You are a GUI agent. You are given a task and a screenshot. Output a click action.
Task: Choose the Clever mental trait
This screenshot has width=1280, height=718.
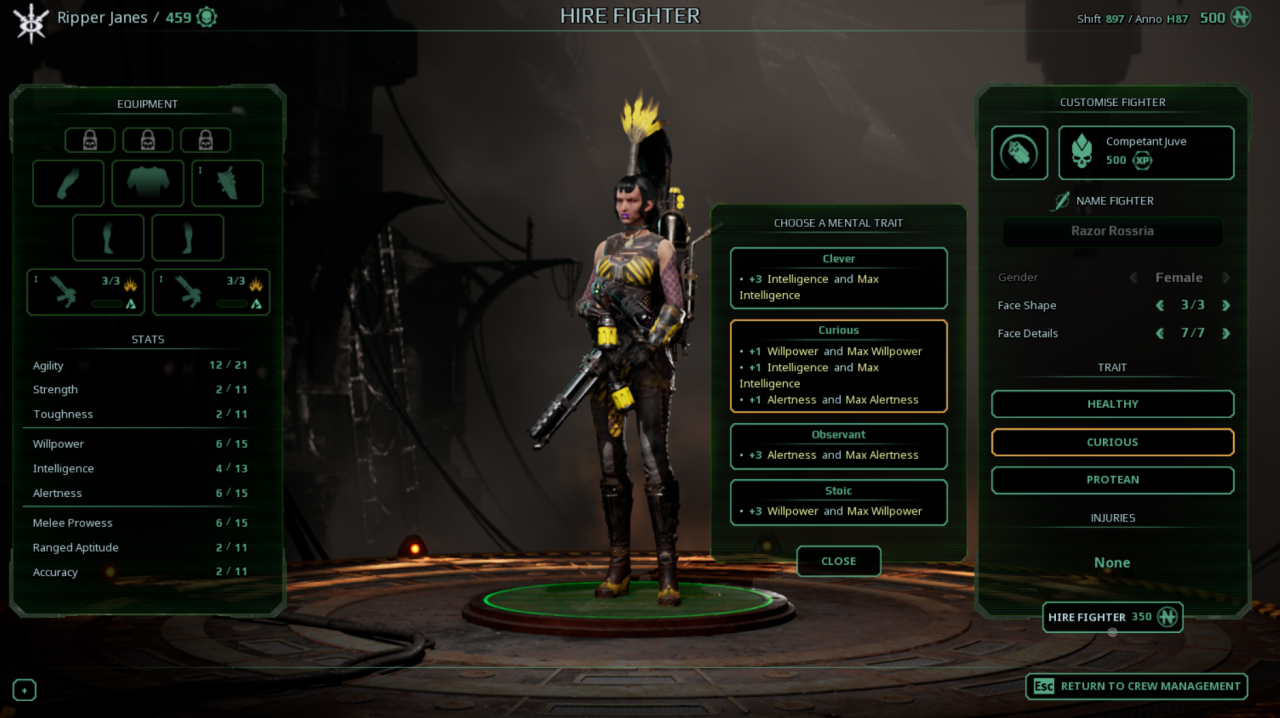point(838,278)
